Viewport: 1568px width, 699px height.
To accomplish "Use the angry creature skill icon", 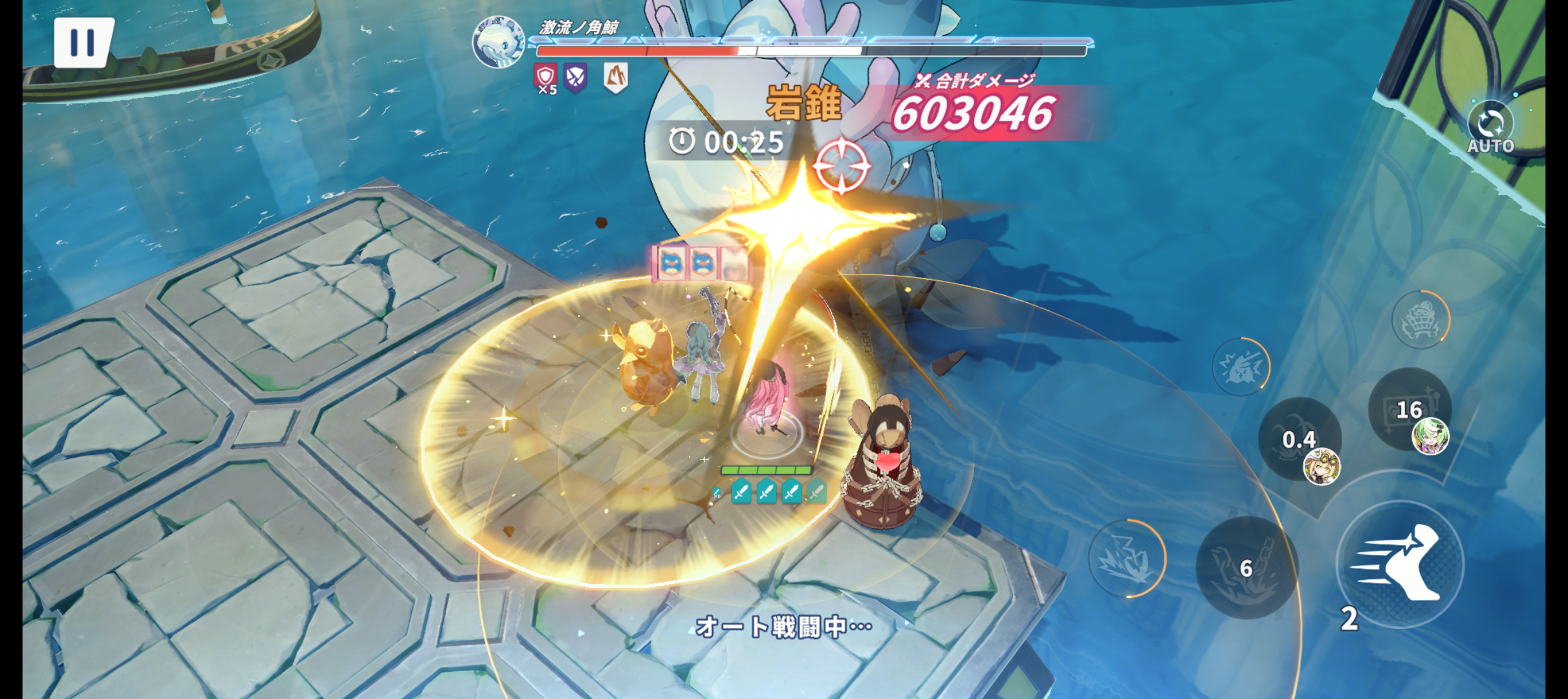I will [1241, 366].
